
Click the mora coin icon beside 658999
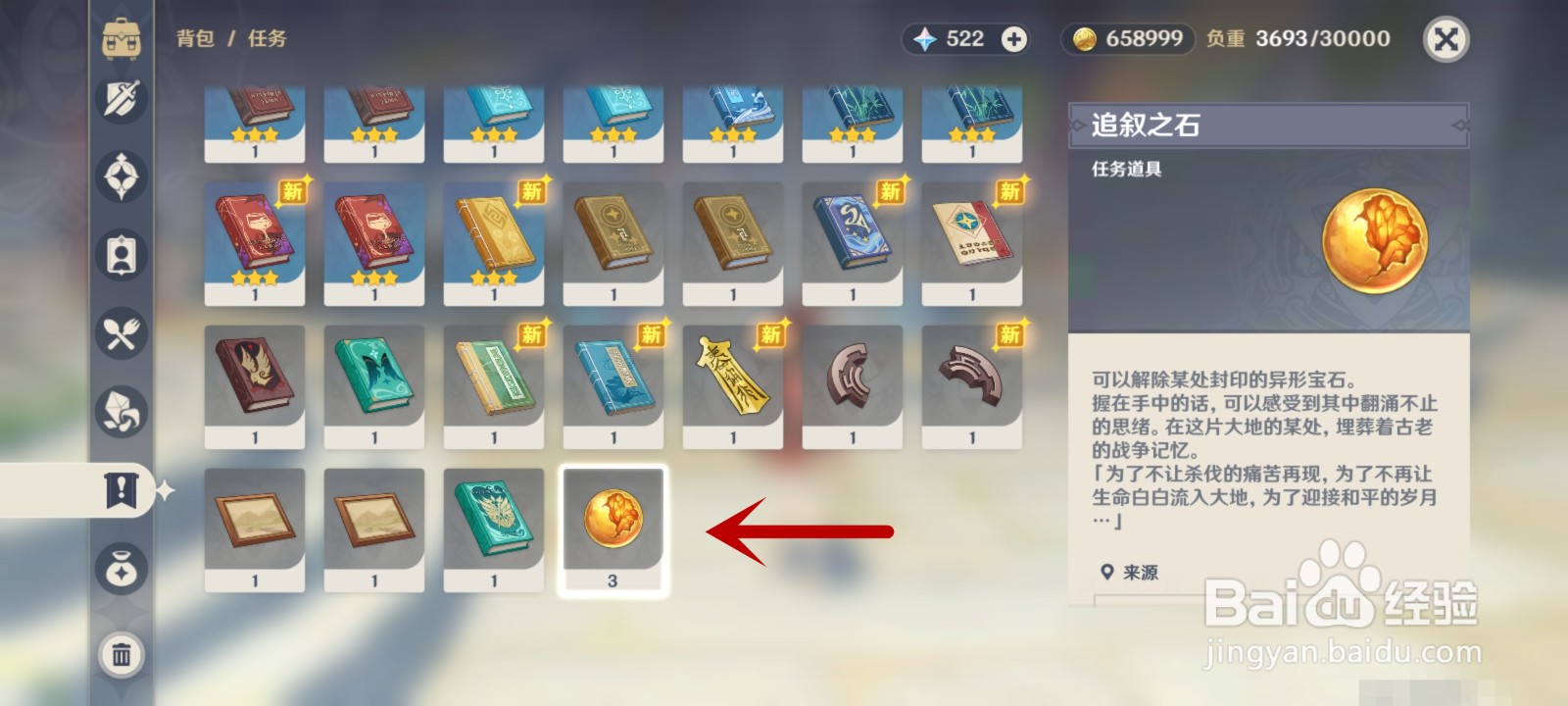(x=1088, y=39)
